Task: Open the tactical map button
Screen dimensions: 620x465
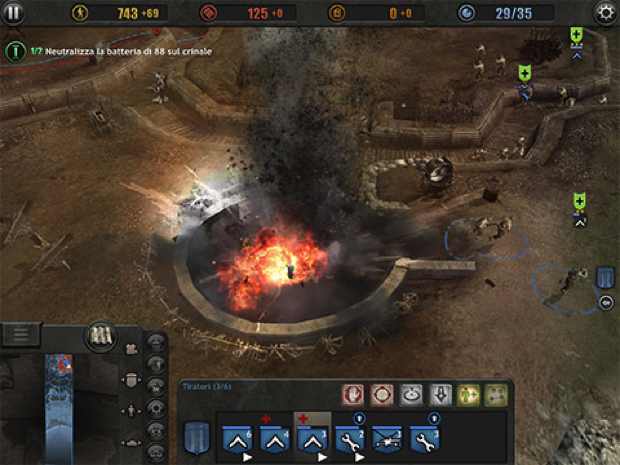Action: click(x=99, y=334)
